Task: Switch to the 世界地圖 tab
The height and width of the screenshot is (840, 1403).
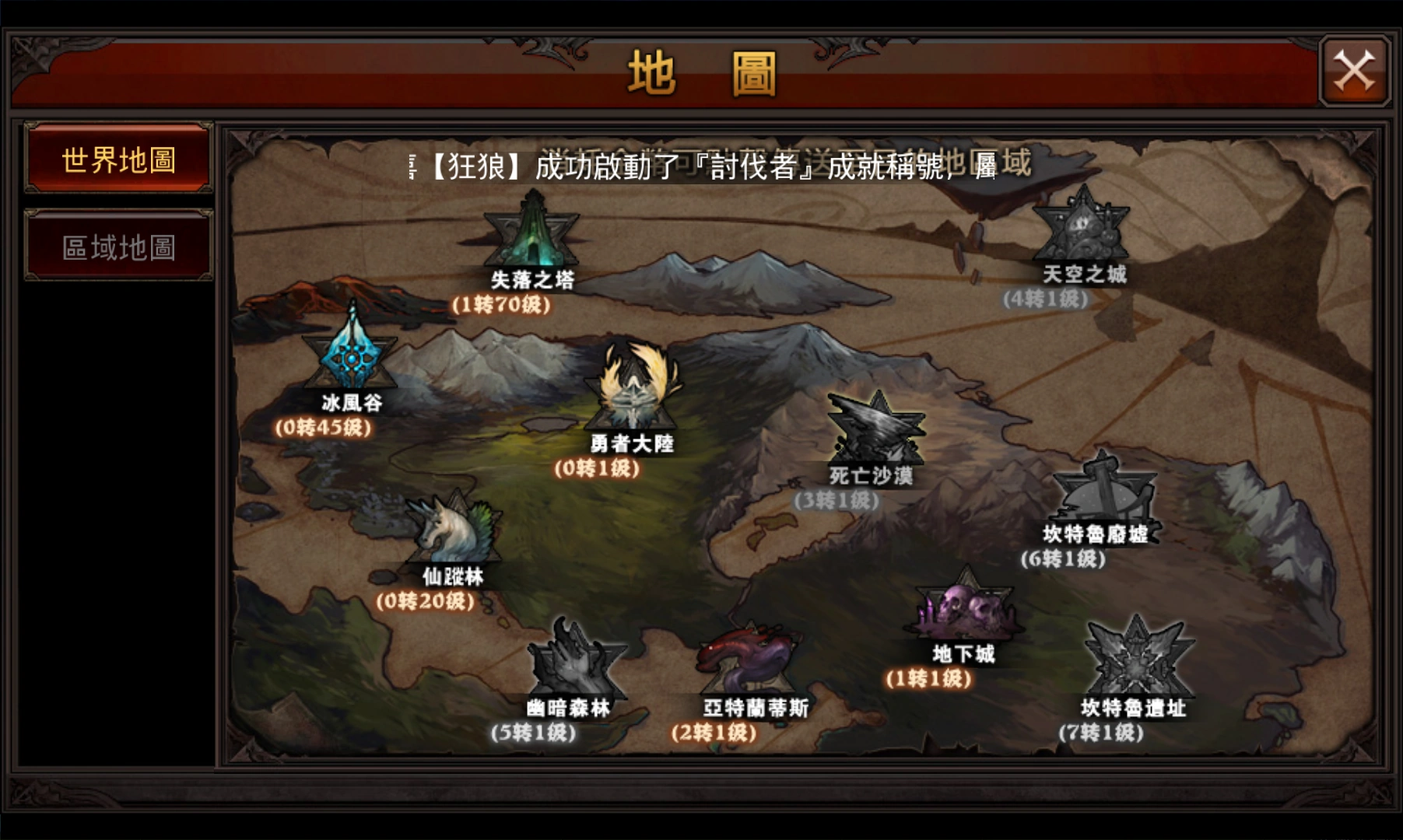Action: click(118, 159)
